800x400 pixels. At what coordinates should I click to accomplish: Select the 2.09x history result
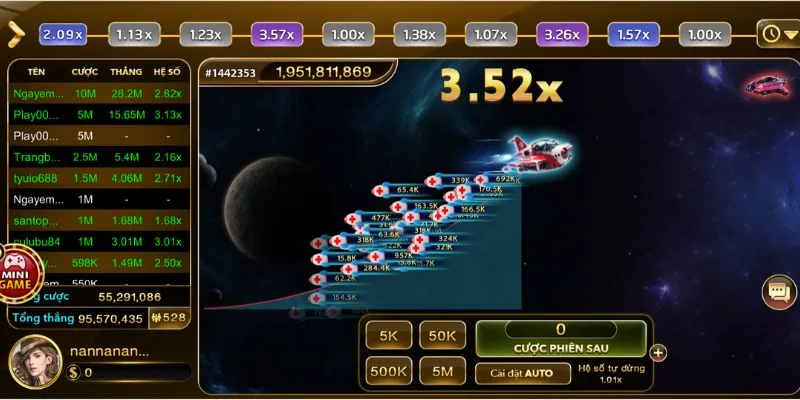pos(64,34)
